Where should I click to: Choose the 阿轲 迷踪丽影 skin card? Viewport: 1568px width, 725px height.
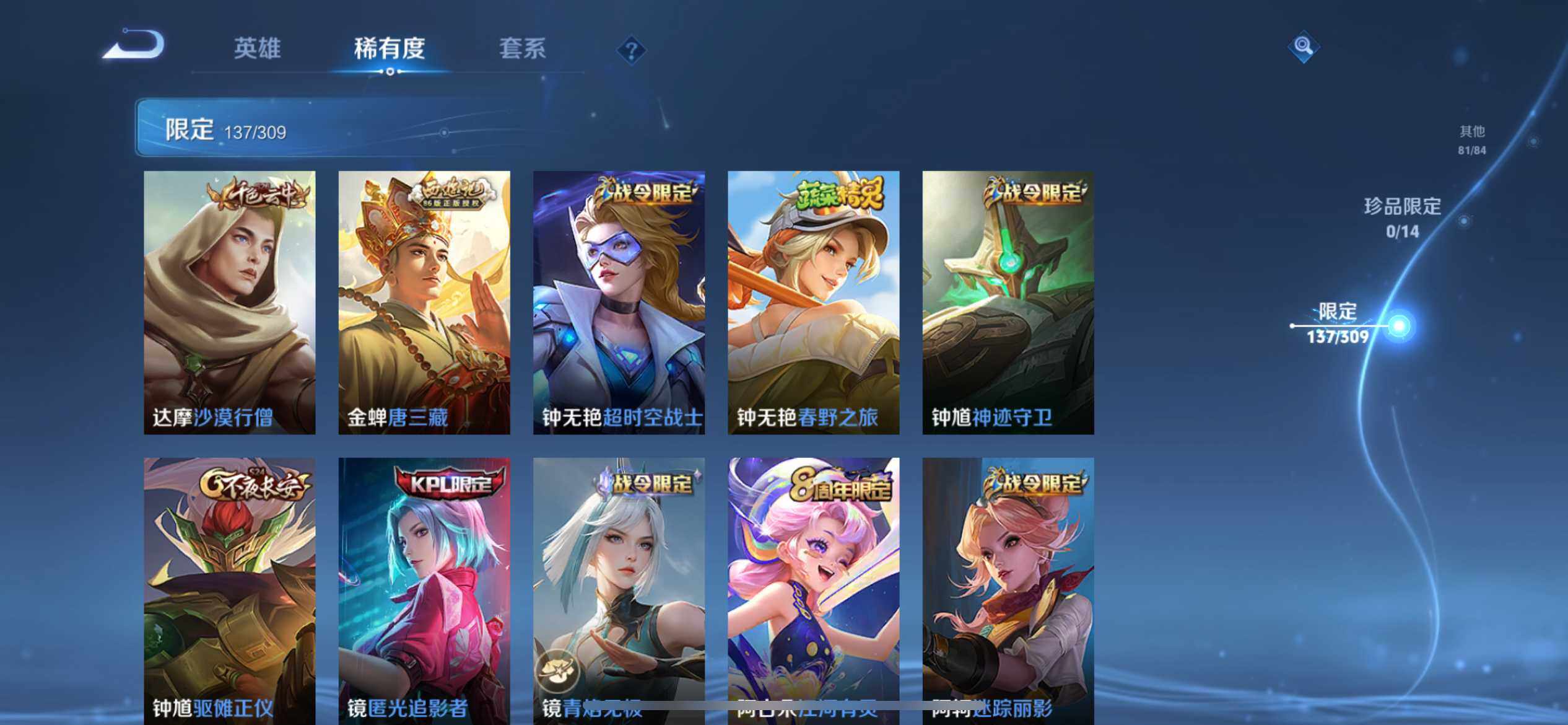1008,589
